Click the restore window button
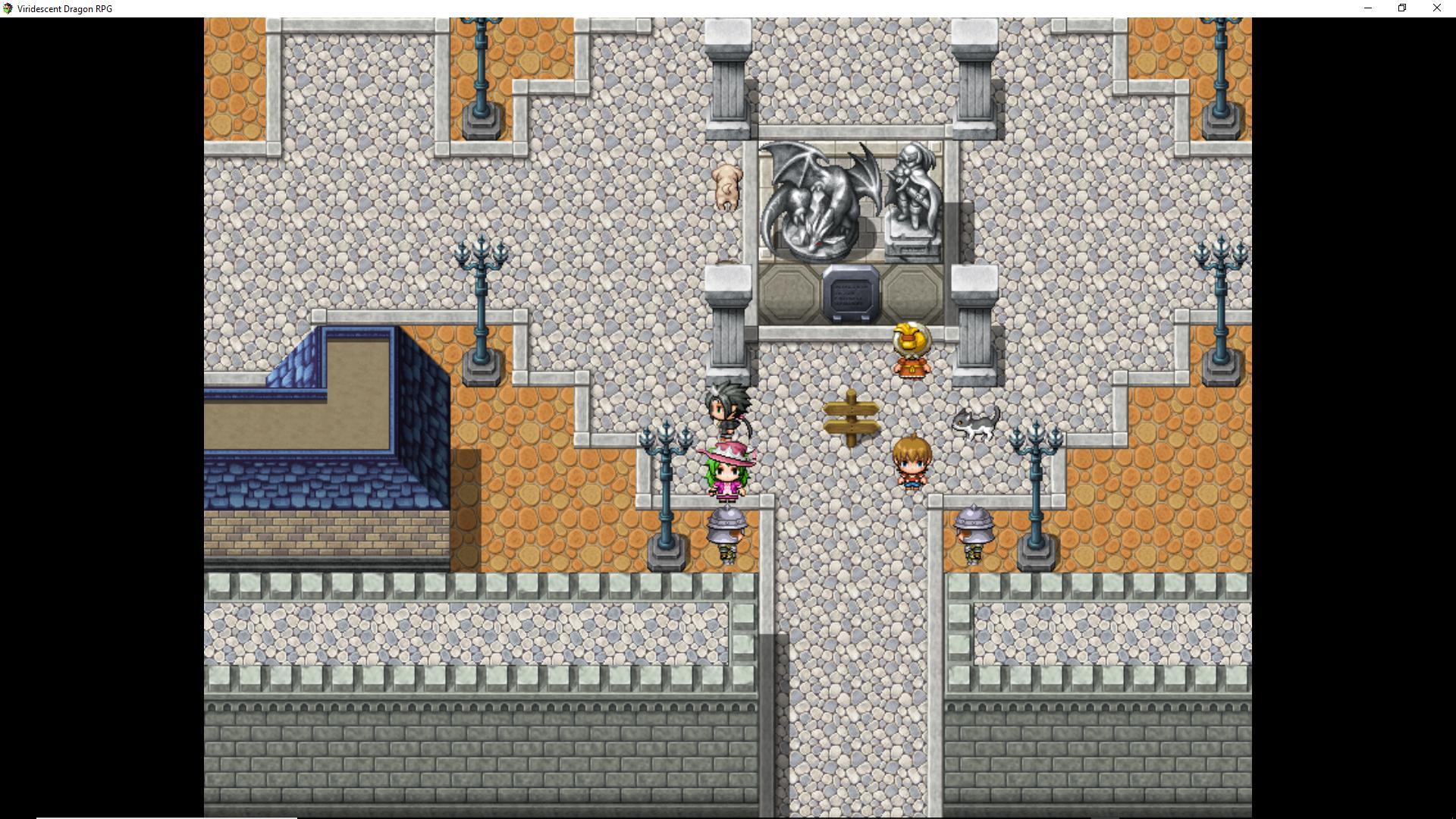 [1402, 8]
